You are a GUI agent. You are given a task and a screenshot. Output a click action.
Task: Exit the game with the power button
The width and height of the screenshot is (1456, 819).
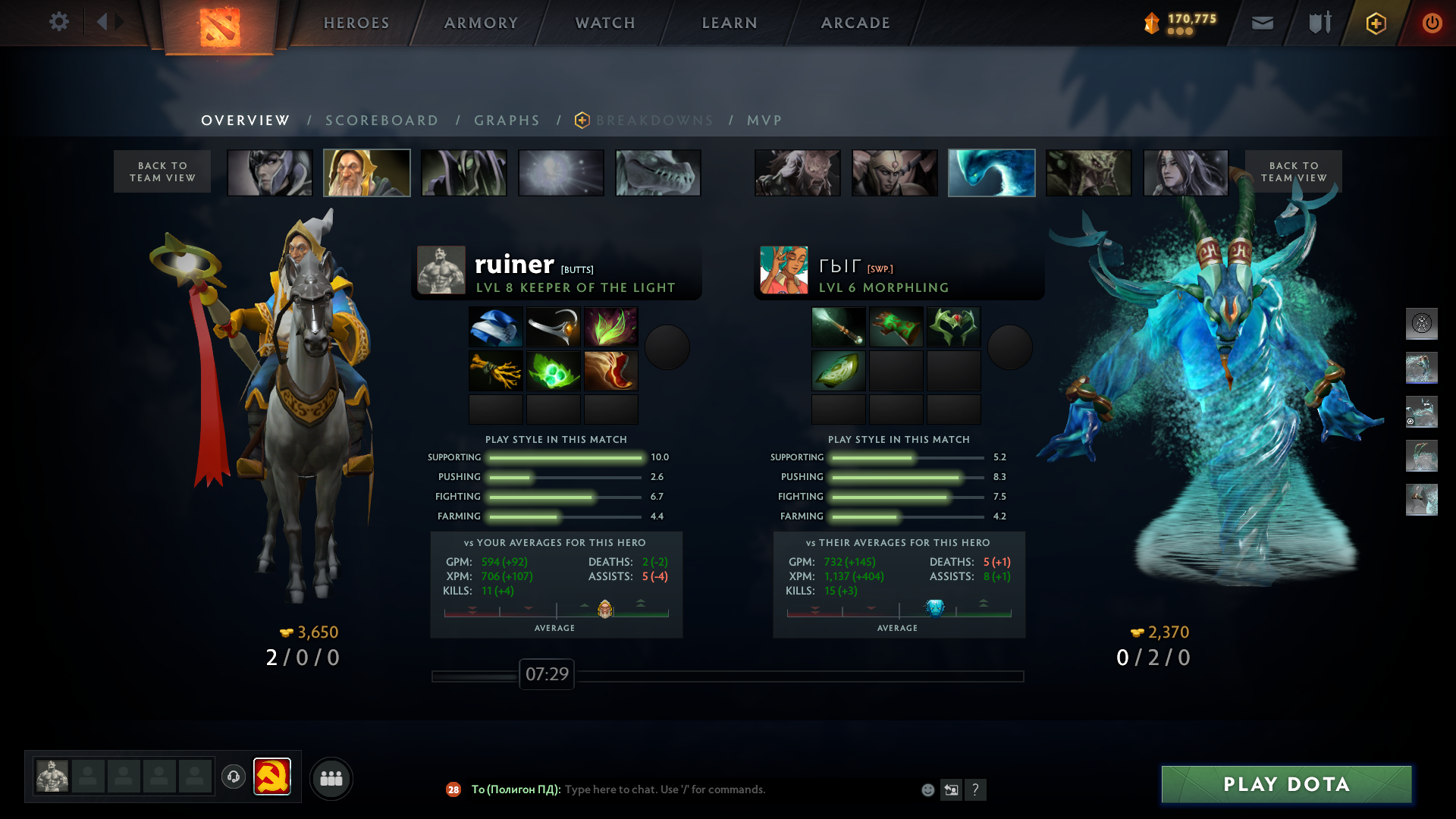coord(1432,23)
